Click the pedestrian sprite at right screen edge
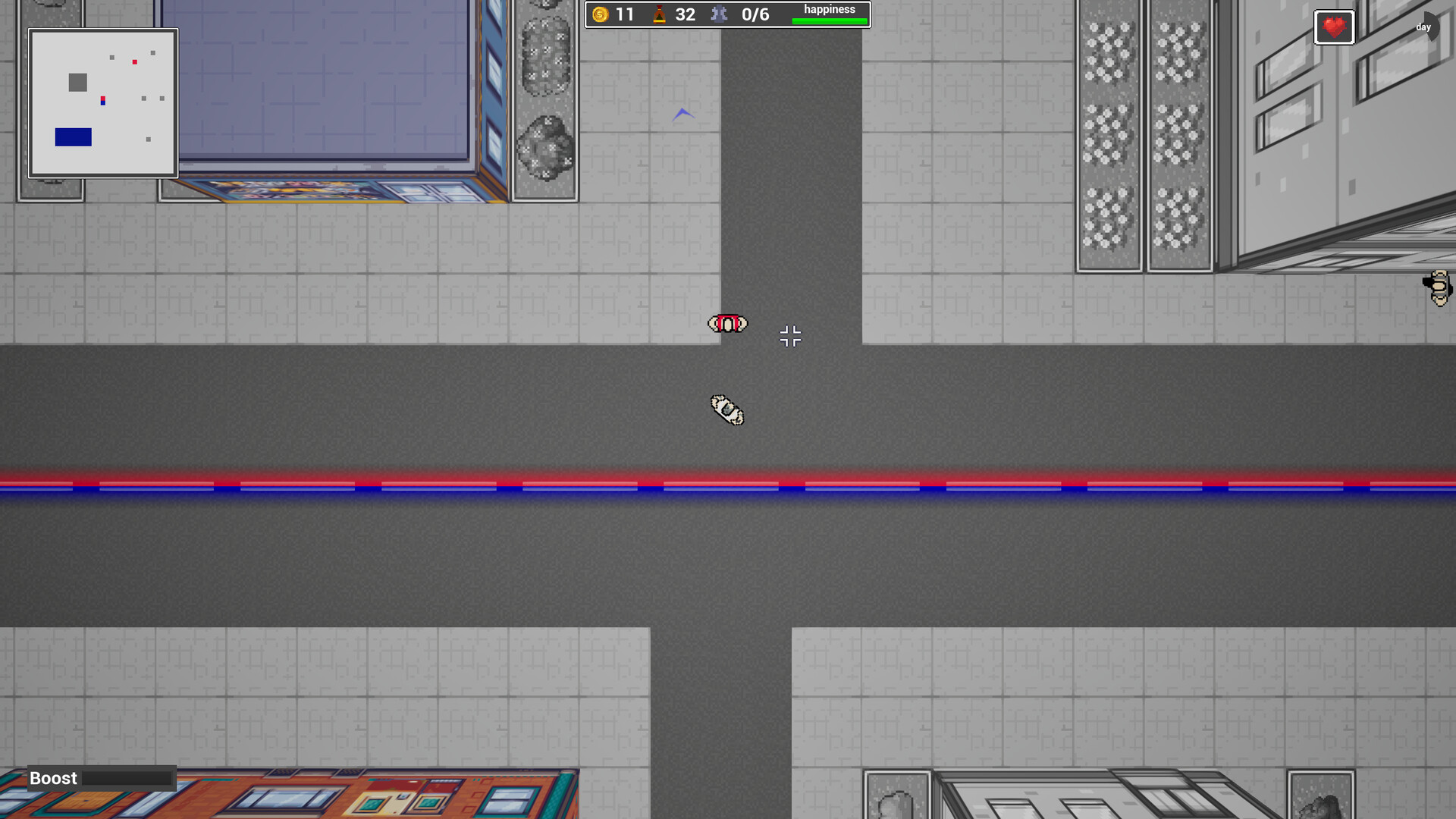Viewport: 1456px width, 819px height. click(1437, 290)
